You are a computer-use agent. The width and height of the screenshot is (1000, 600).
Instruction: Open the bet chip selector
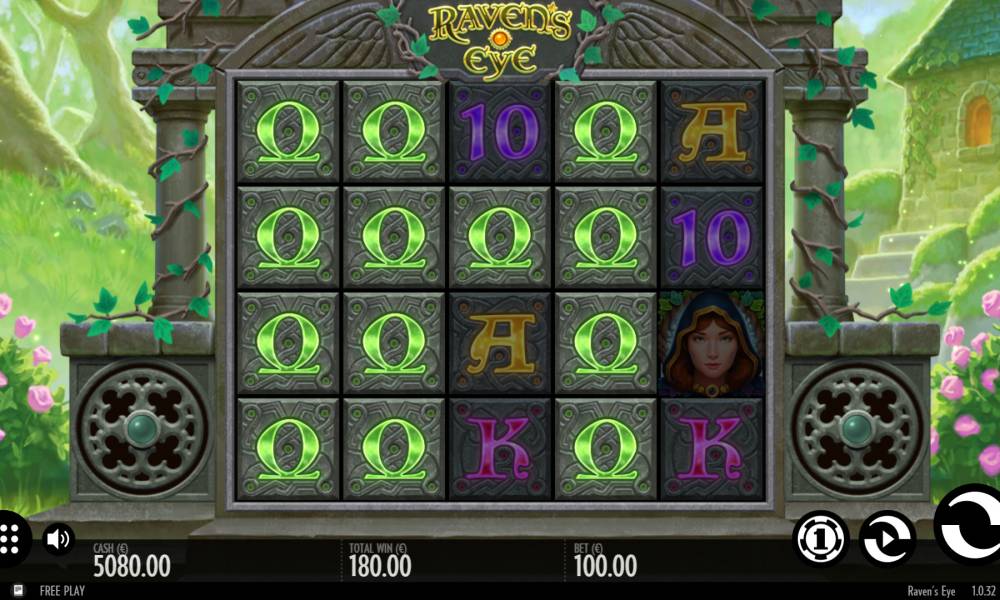(821, 539)
